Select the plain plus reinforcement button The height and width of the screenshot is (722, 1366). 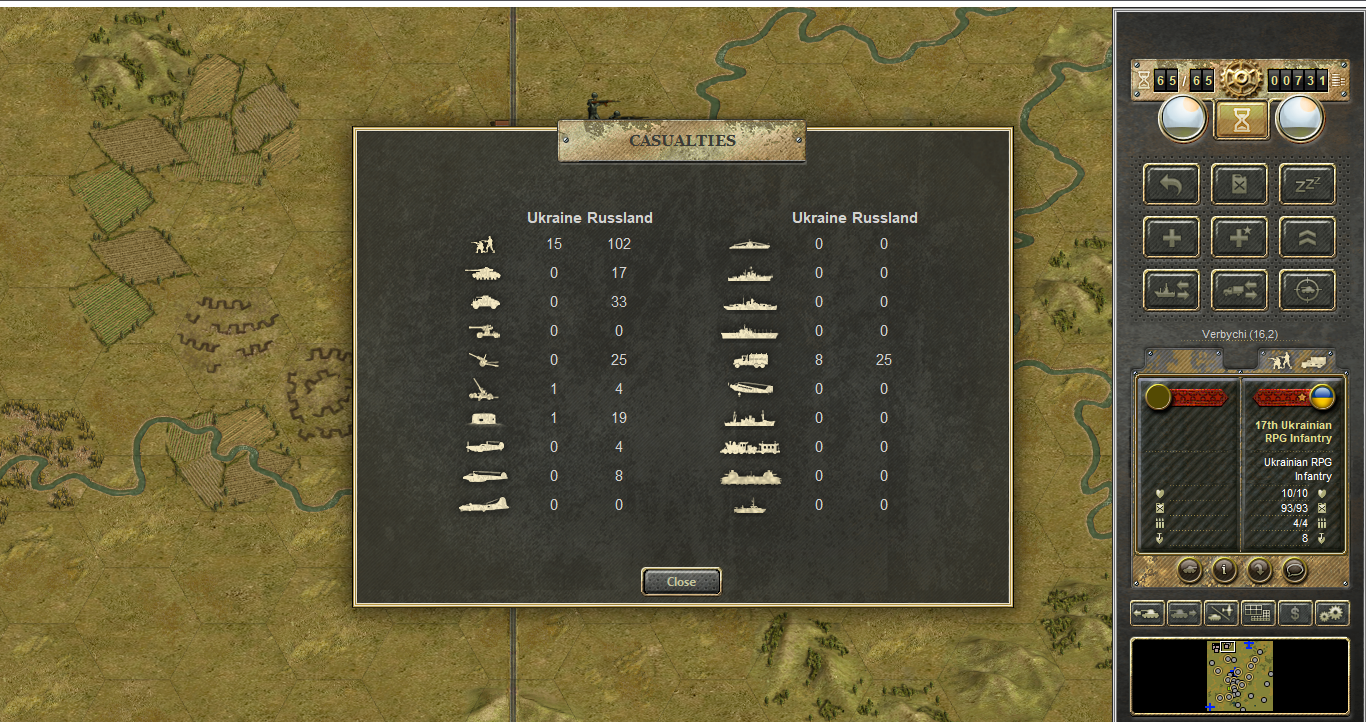tap(1171, 238)
